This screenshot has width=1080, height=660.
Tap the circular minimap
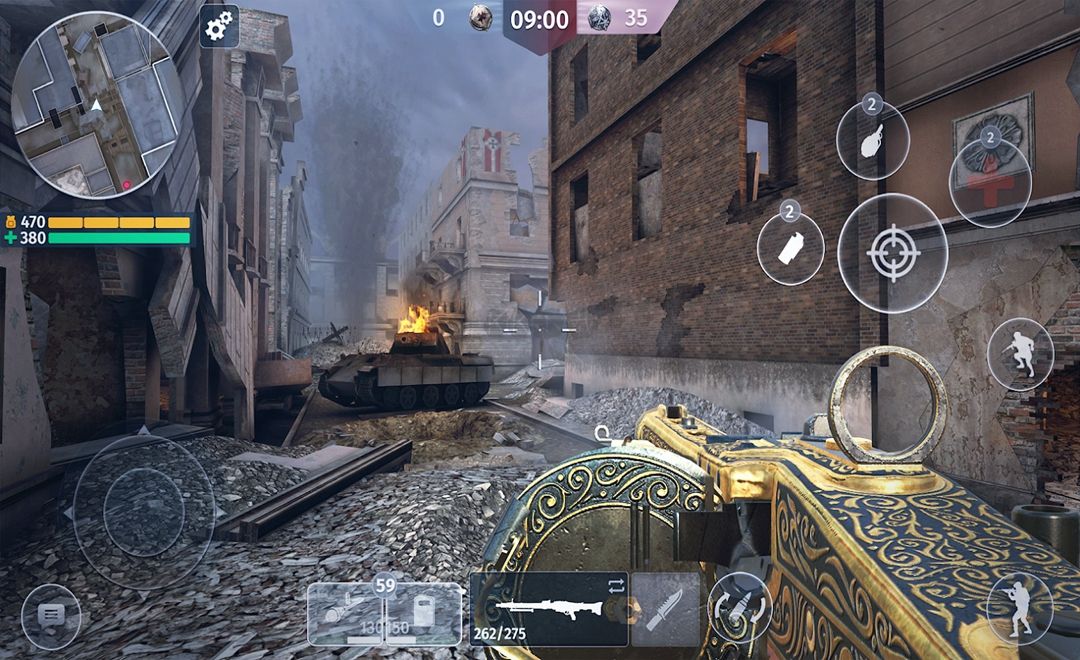(92, 105)
